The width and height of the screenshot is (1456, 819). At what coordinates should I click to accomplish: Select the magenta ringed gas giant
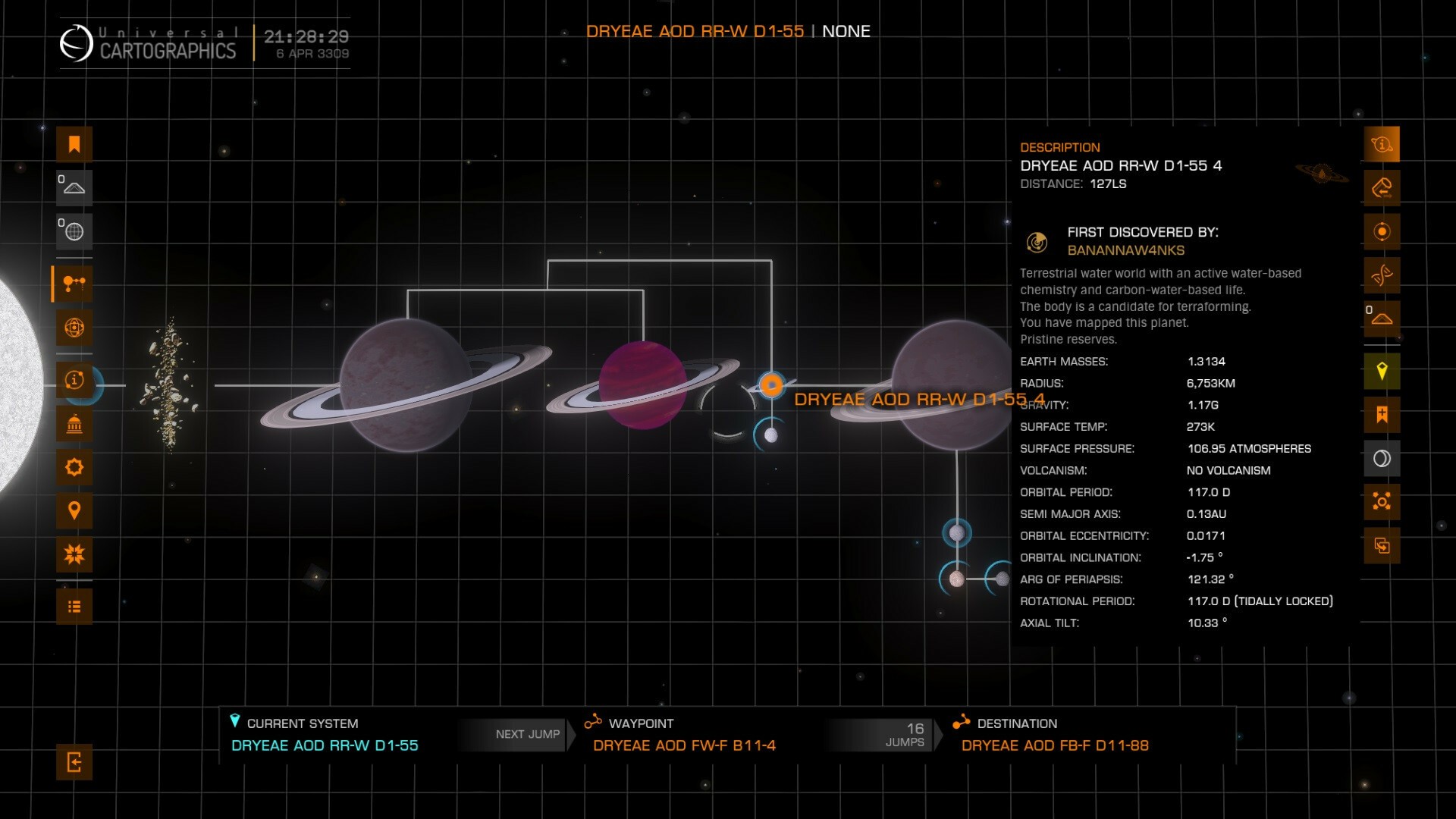tap(642, 385)
